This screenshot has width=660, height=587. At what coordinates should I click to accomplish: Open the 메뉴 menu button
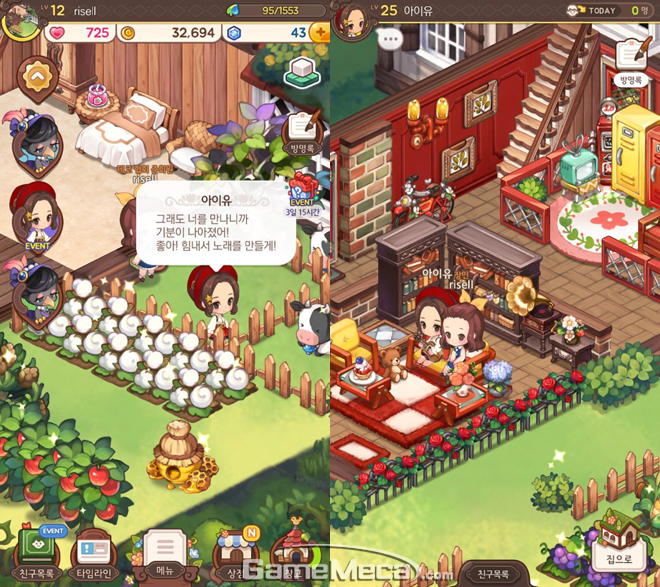(x=164, y=551)
